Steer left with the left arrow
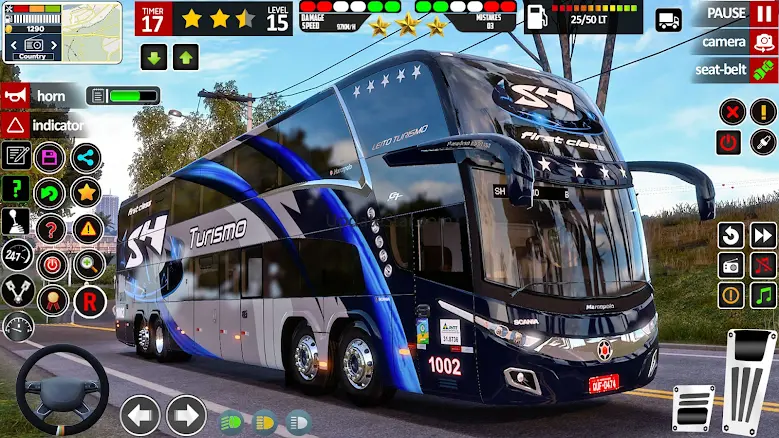779x438 pixels. tap(140, 414)
